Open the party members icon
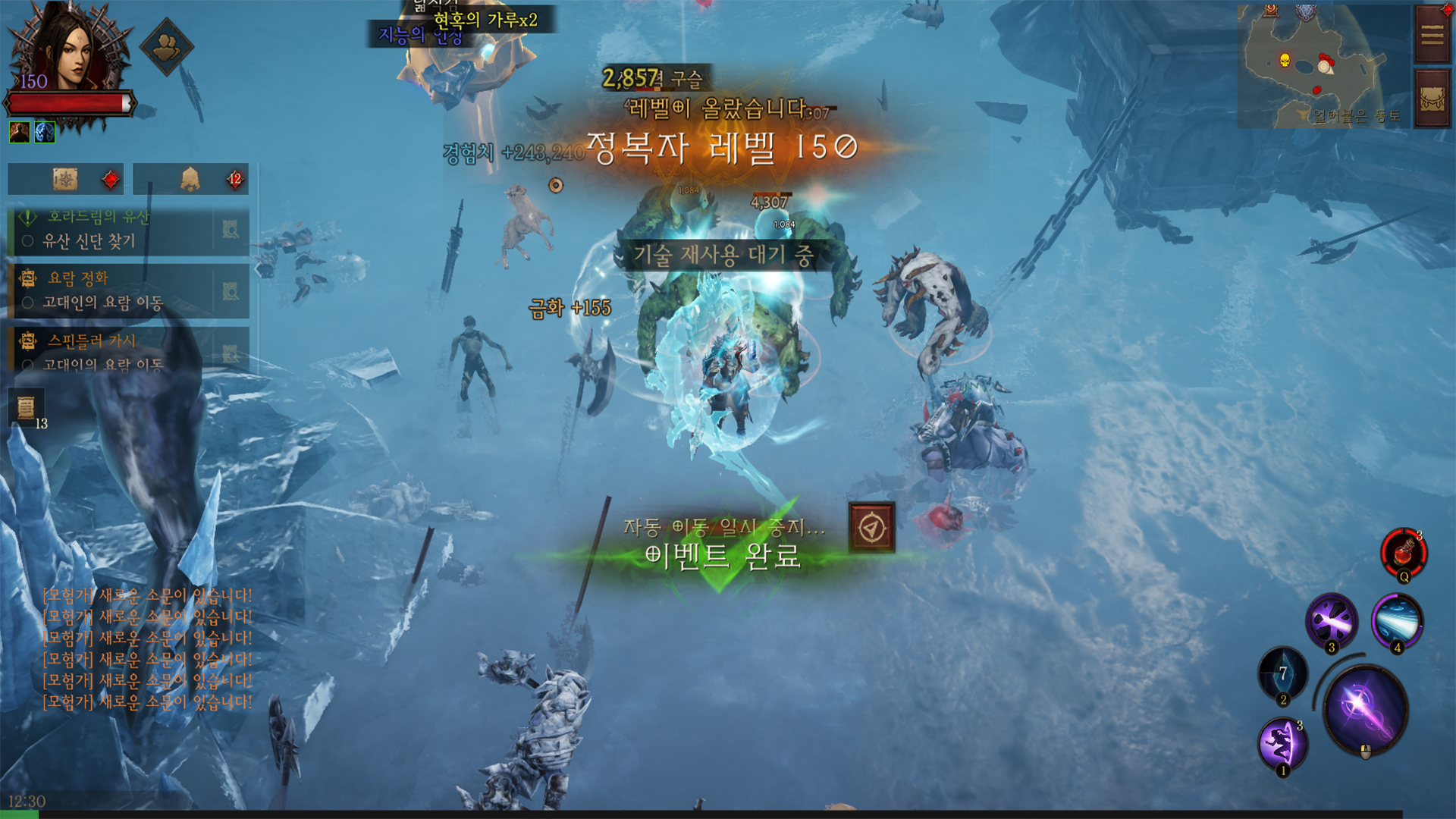Screen dimensions: 1456x819 [167, 47]
